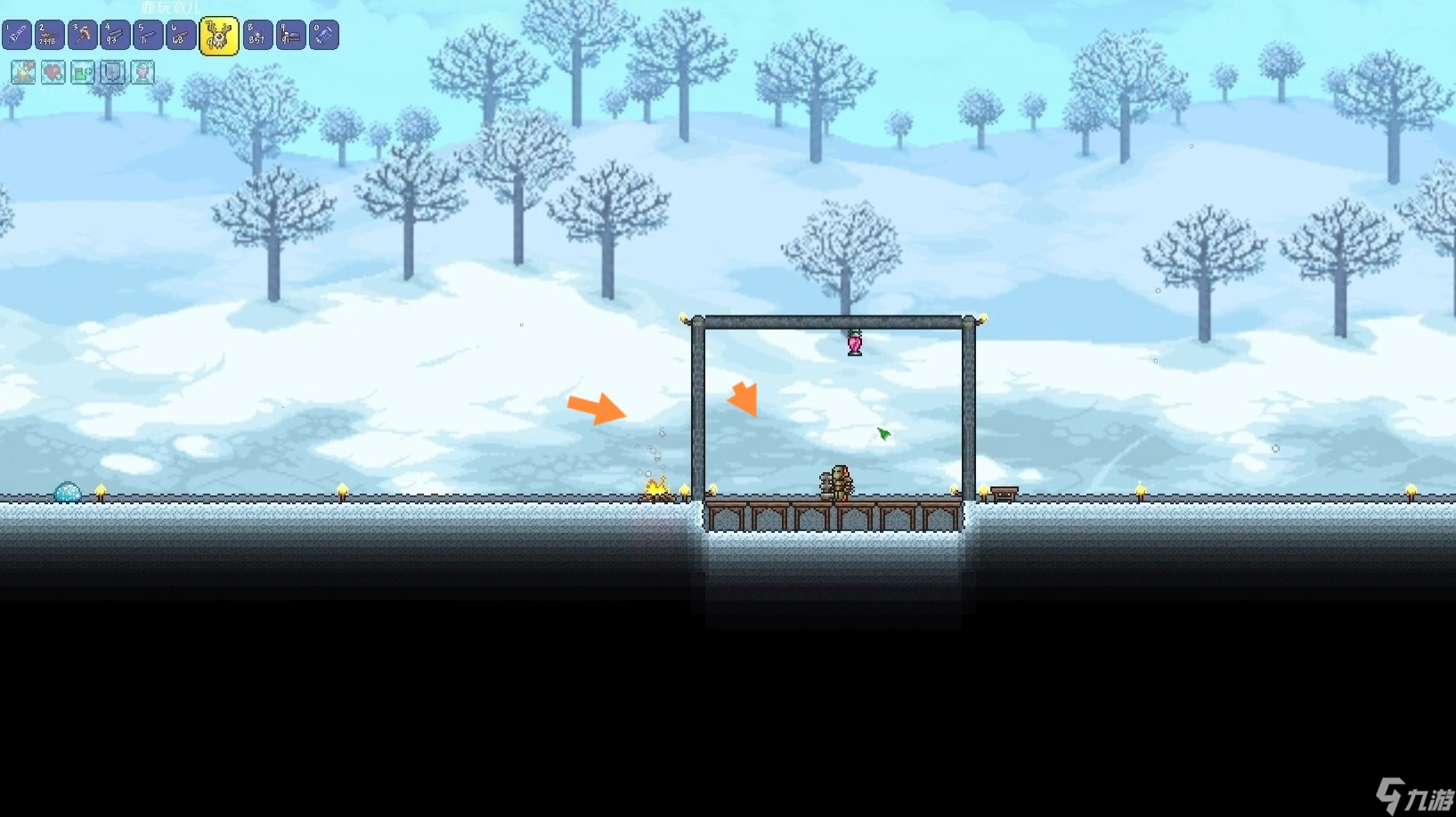
Task: Select hotbar slot 4 with 93 items
Action: (x=116, y=36)
